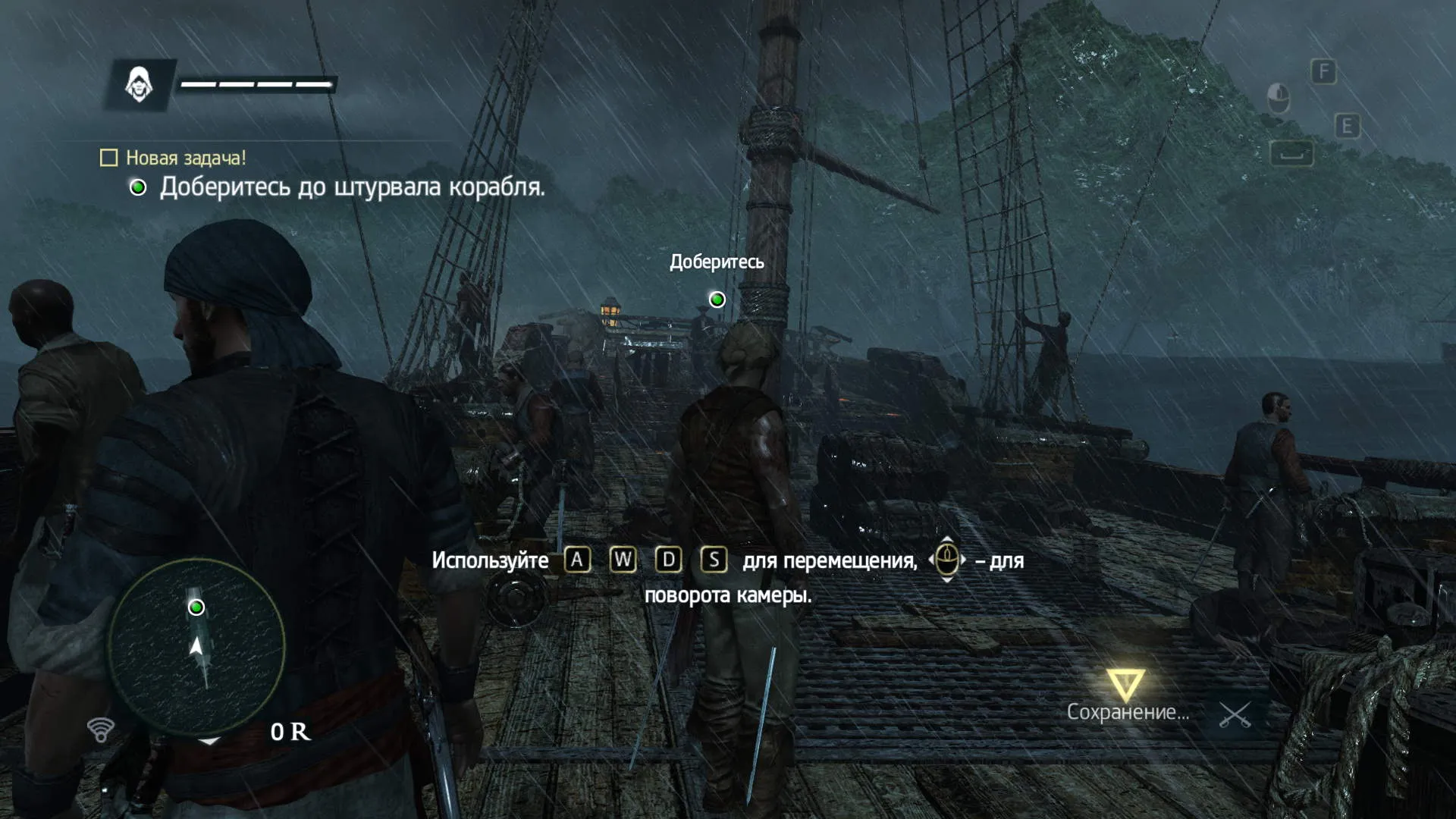Viewport: 1456px width, 819px height.
Task: Click the signal waves icon beside the minimap
Action: pyautogui.click(x=101, y=730)
